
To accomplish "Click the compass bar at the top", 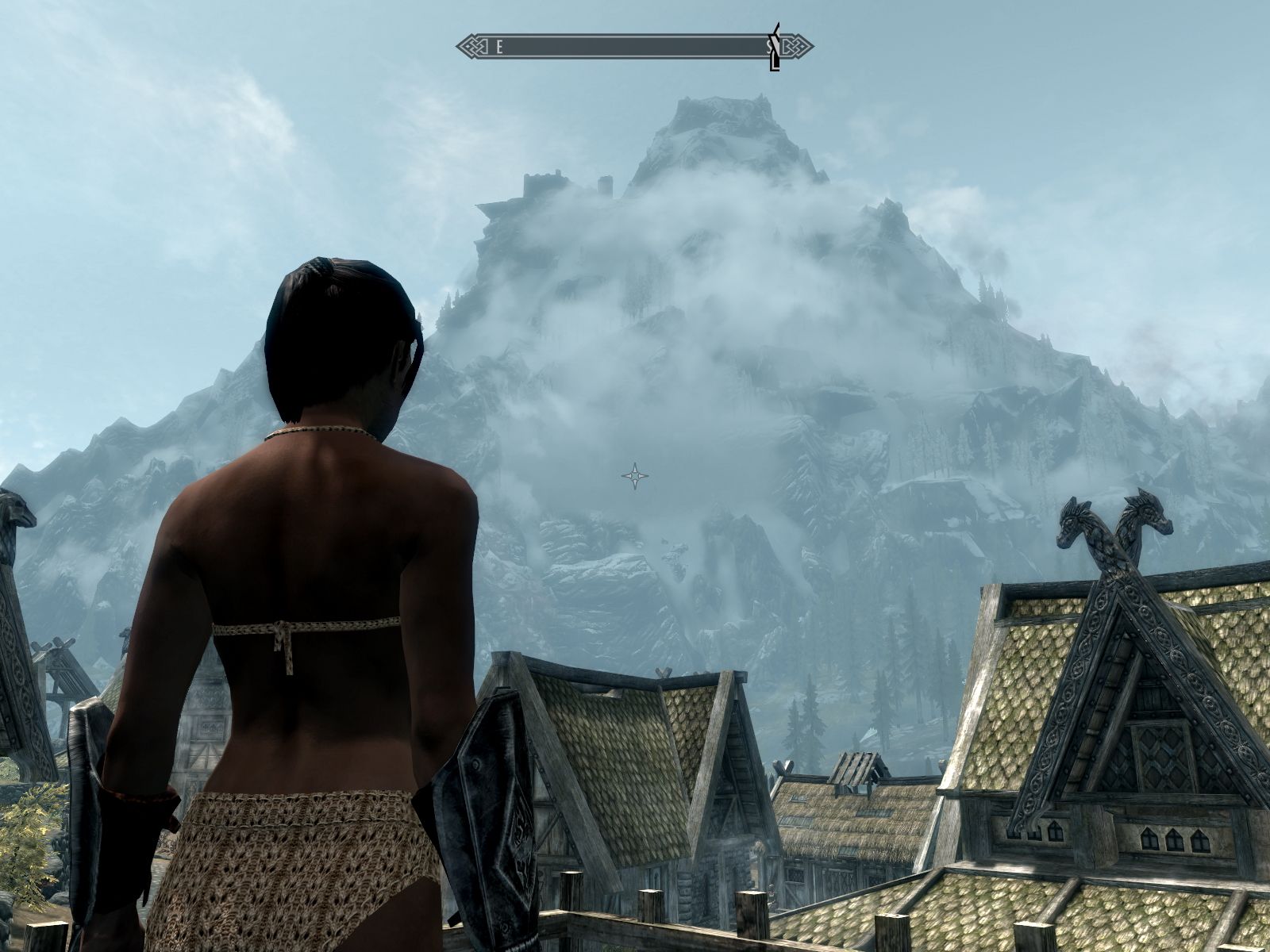I will pos(634,47).
